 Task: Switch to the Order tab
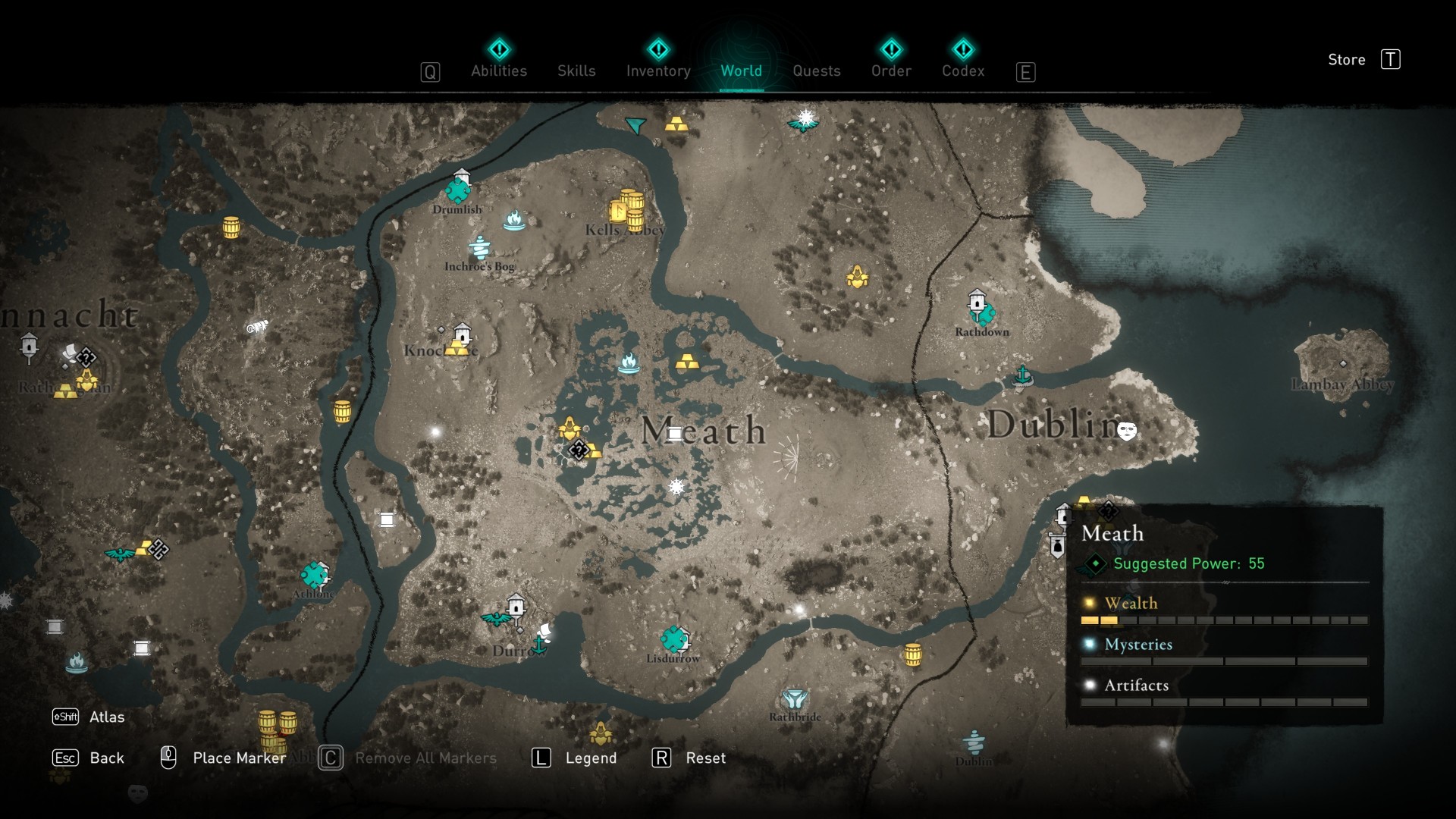tap(891, 71)
